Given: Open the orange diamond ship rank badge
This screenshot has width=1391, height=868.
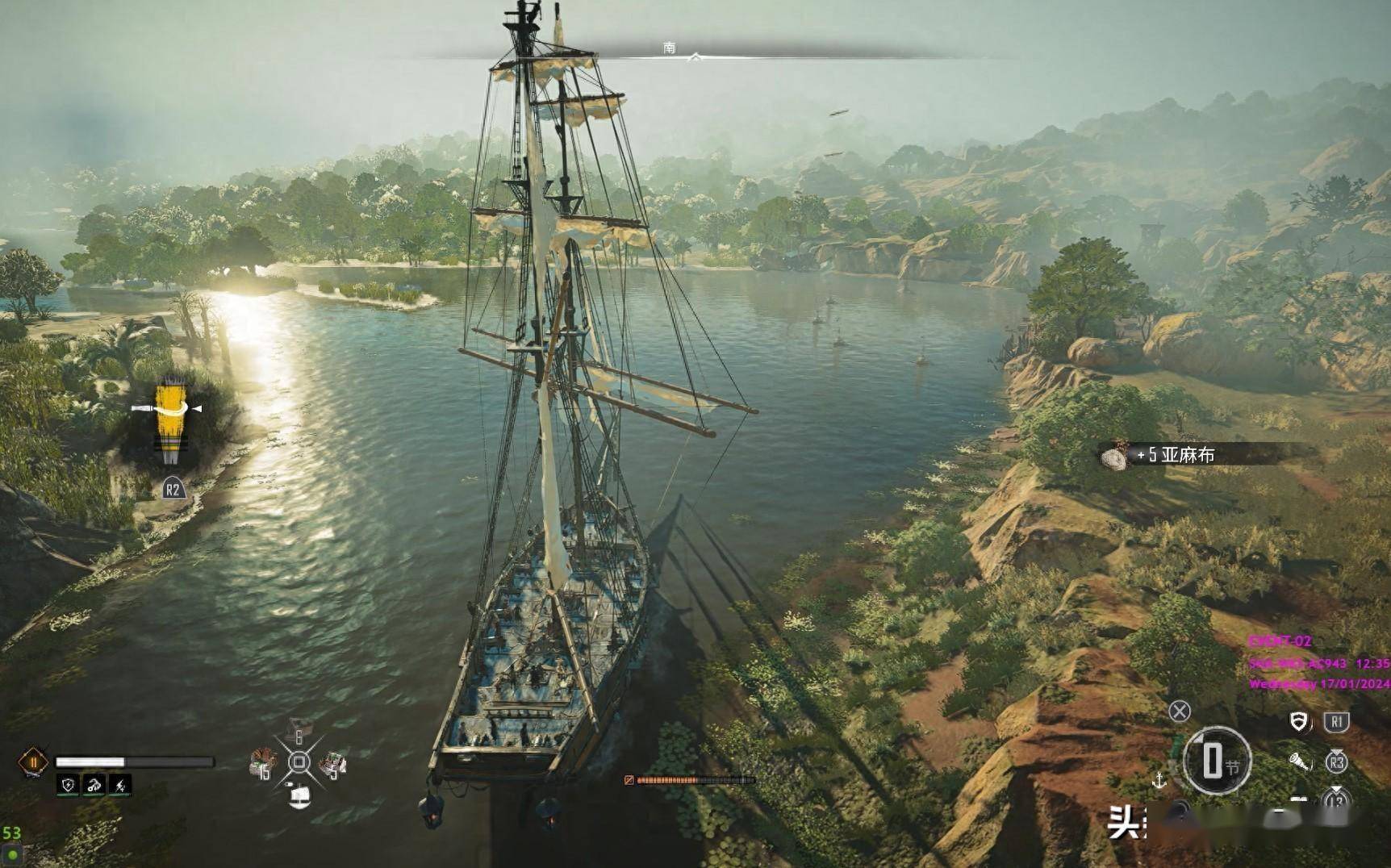Looking at the screenshot, I should coord(34,762).
